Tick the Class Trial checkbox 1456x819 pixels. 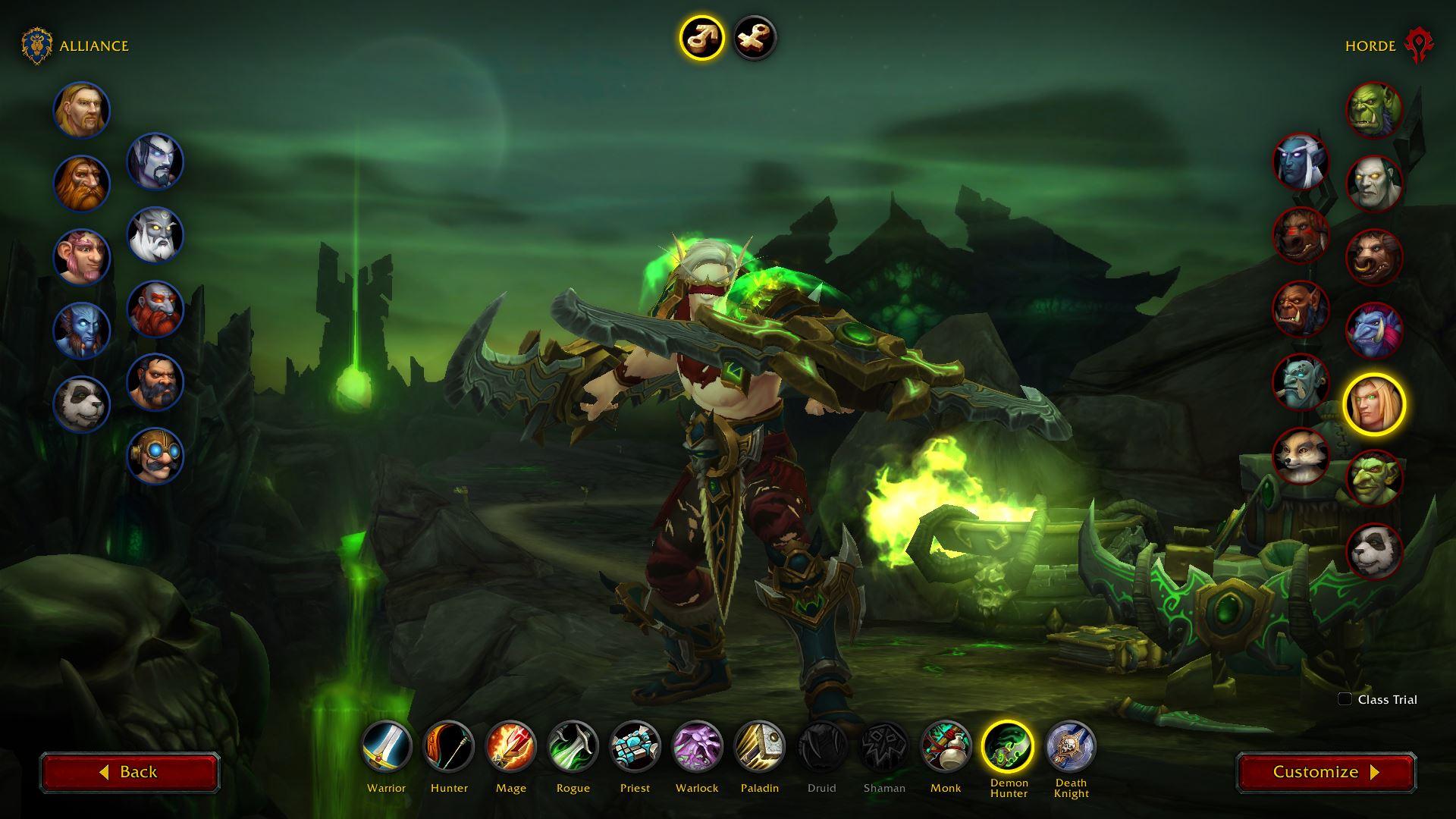point(1345,699)
